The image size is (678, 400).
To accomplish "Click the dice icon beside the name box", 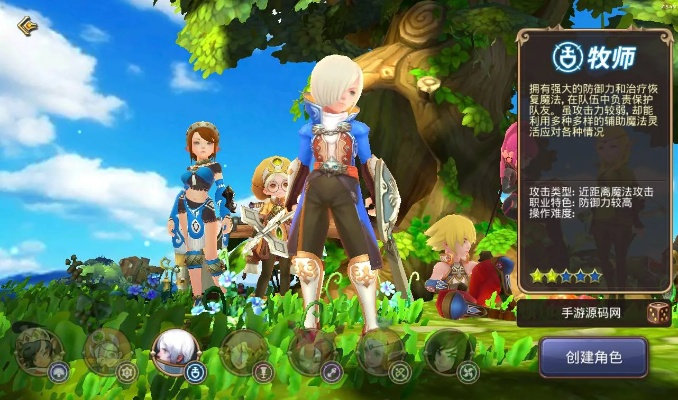I will coord(658,313).
